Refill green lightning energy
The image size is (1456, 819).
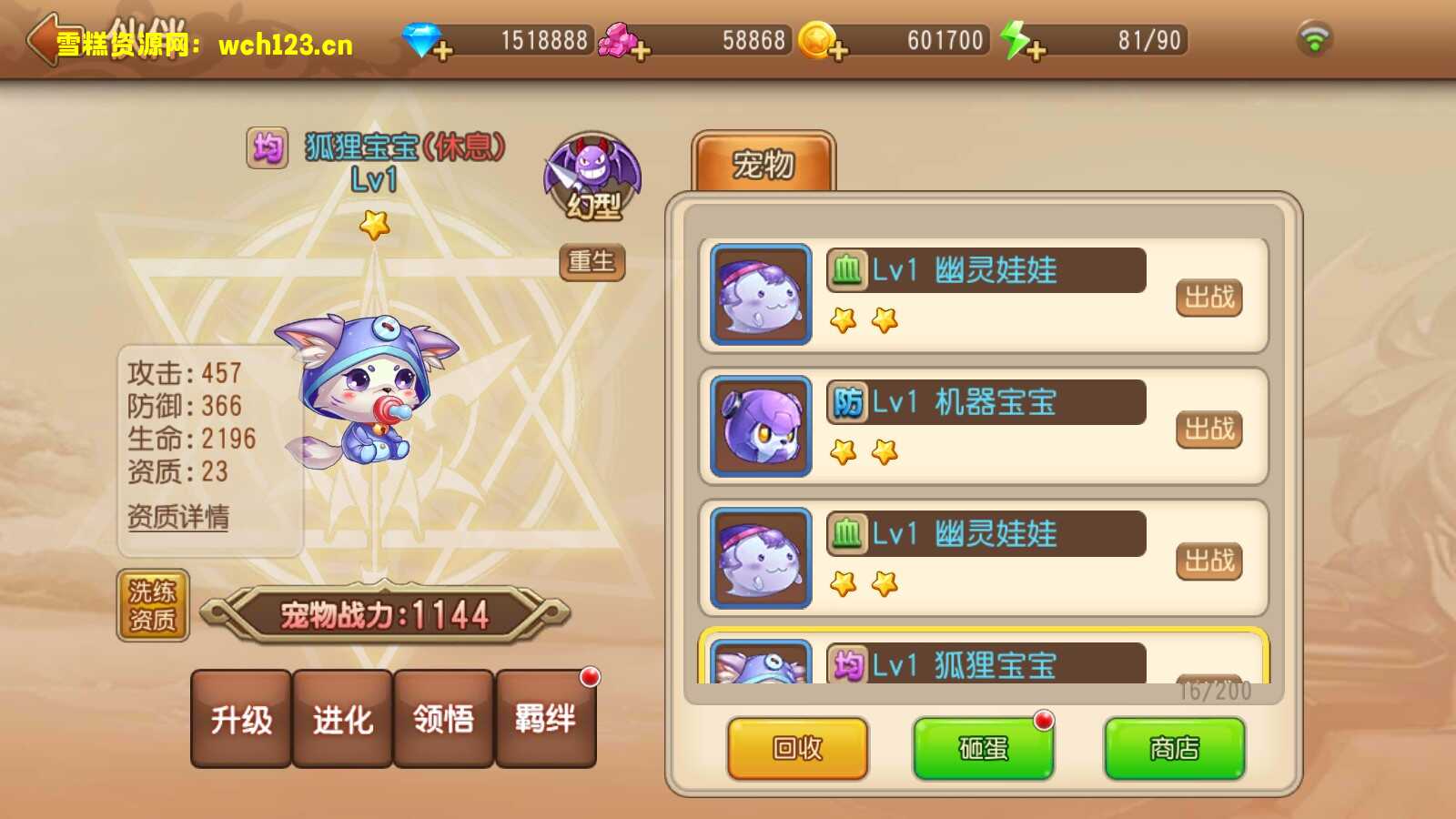[x=1035, y=50]
